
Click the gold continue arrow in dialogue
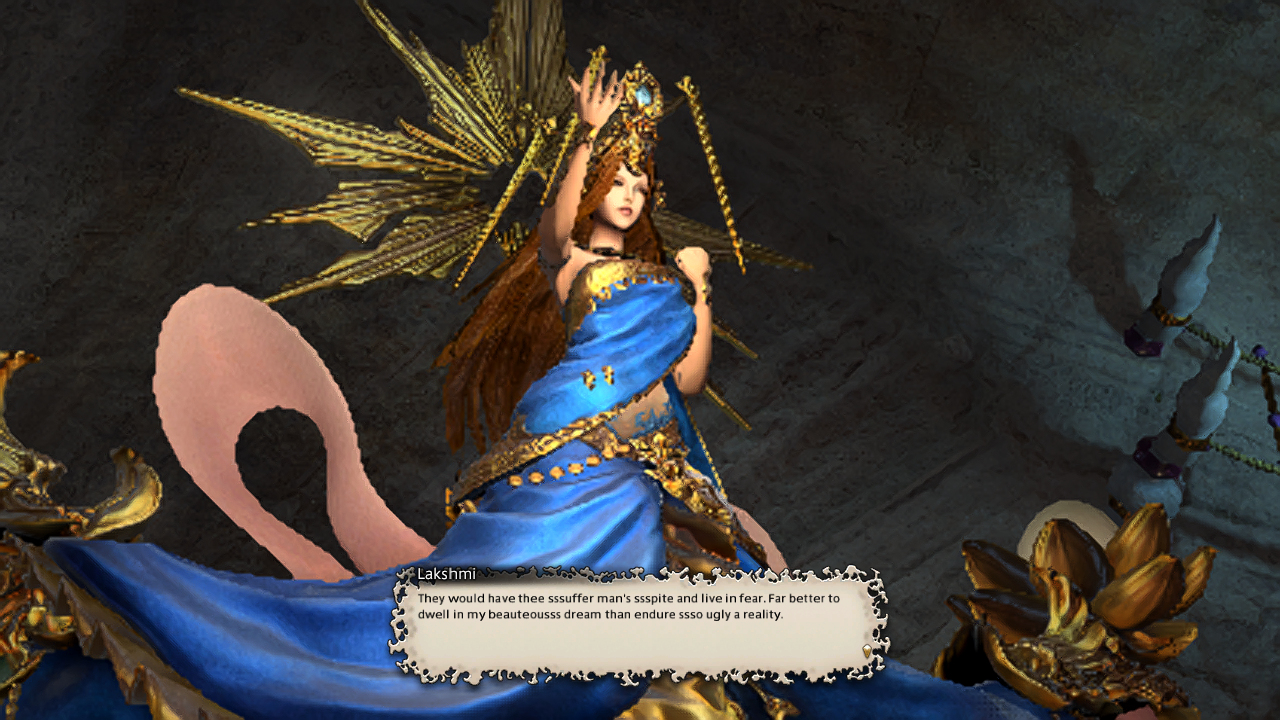pos(866,651)
